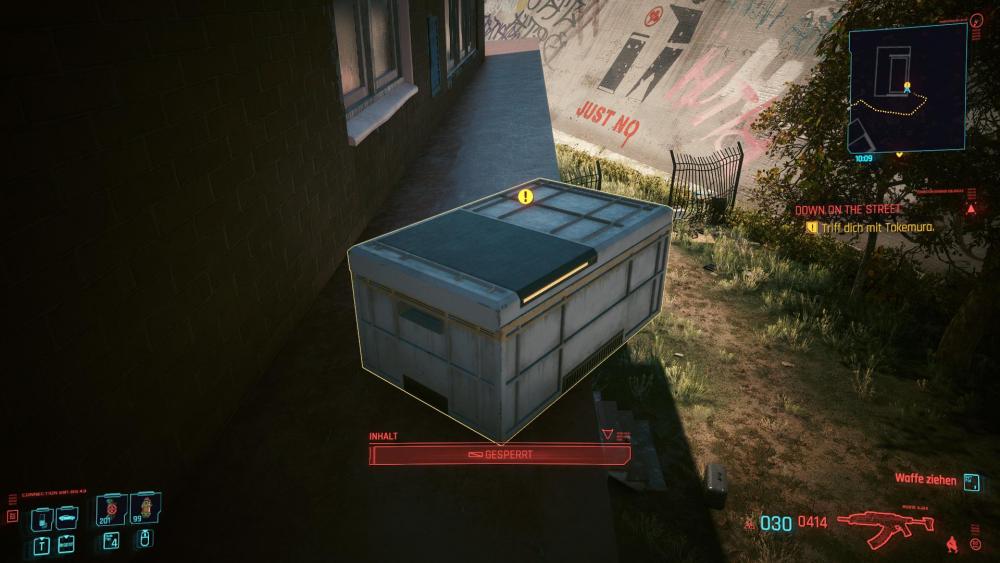
Task: Use the grenade slot showing 201
Action: pyautogui.click(x=111, y=510)
